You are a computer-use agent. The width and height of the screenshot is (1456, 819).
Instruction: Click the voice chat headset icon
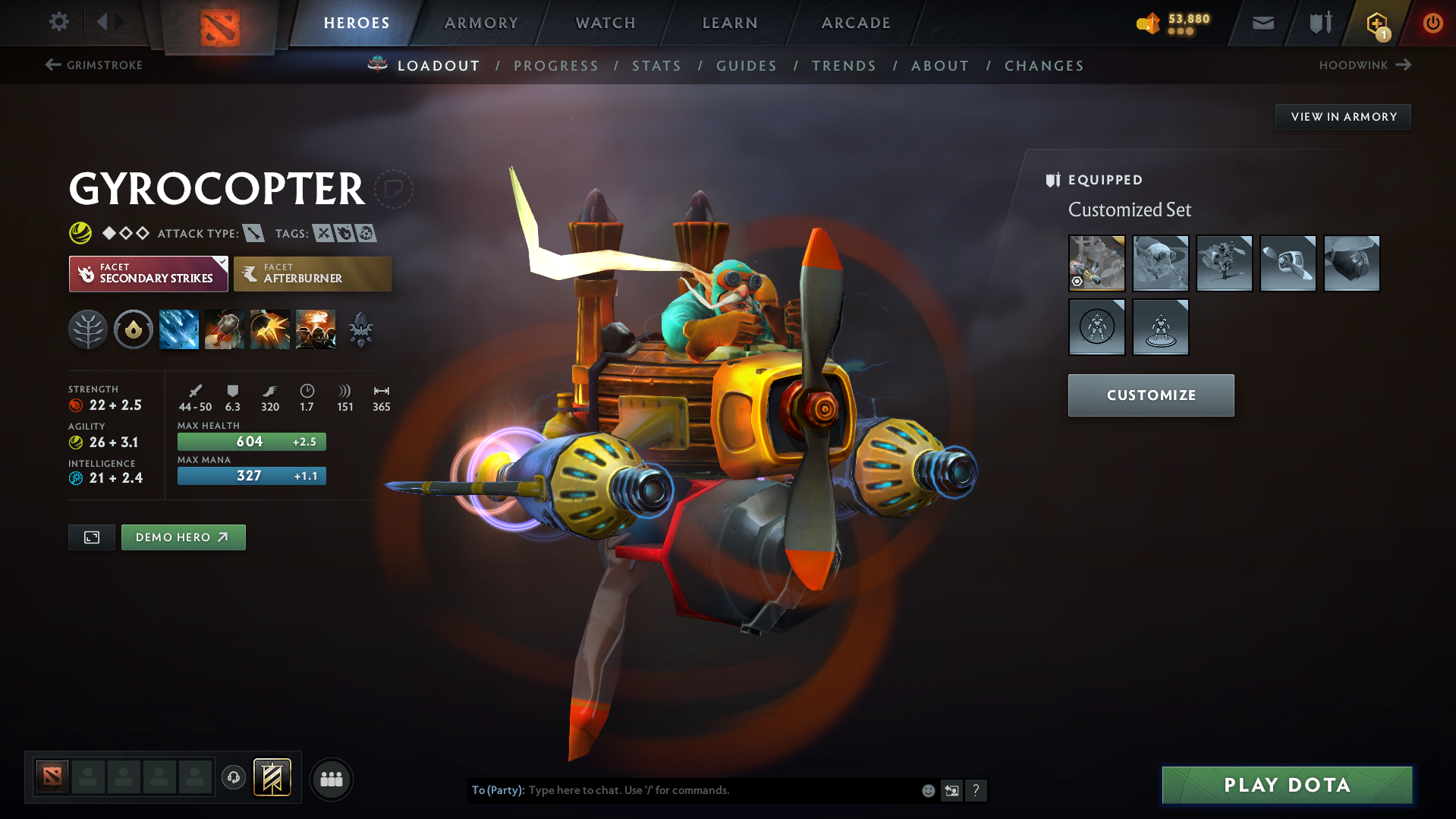pyautogui.click(x=234, y=779)
